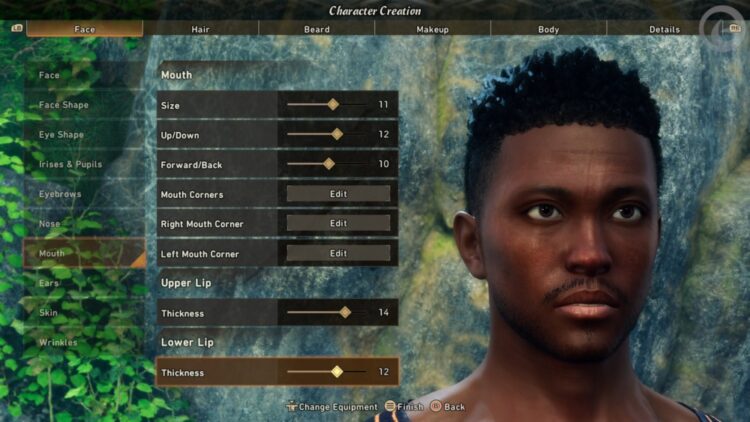Choose the Nose category
The width and height of the screenshot is (750, 422).
tap(50, 224)
